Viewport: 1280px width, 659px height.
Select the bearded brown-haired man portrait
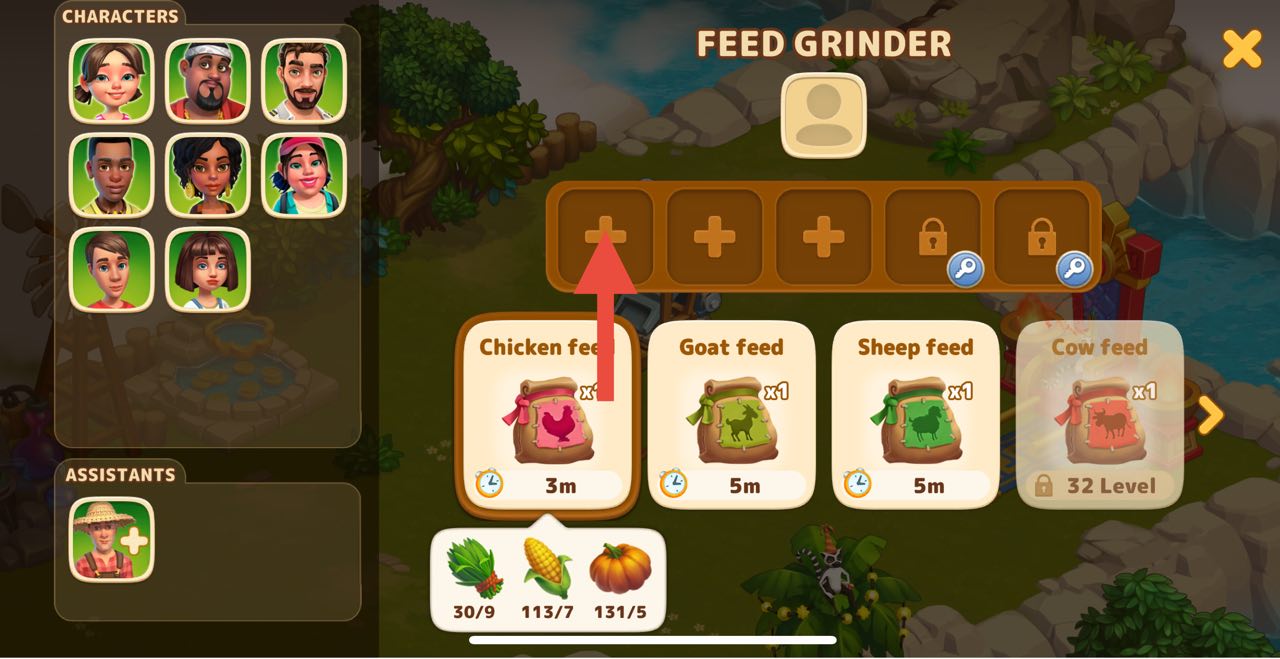click(x=304, y=80)
